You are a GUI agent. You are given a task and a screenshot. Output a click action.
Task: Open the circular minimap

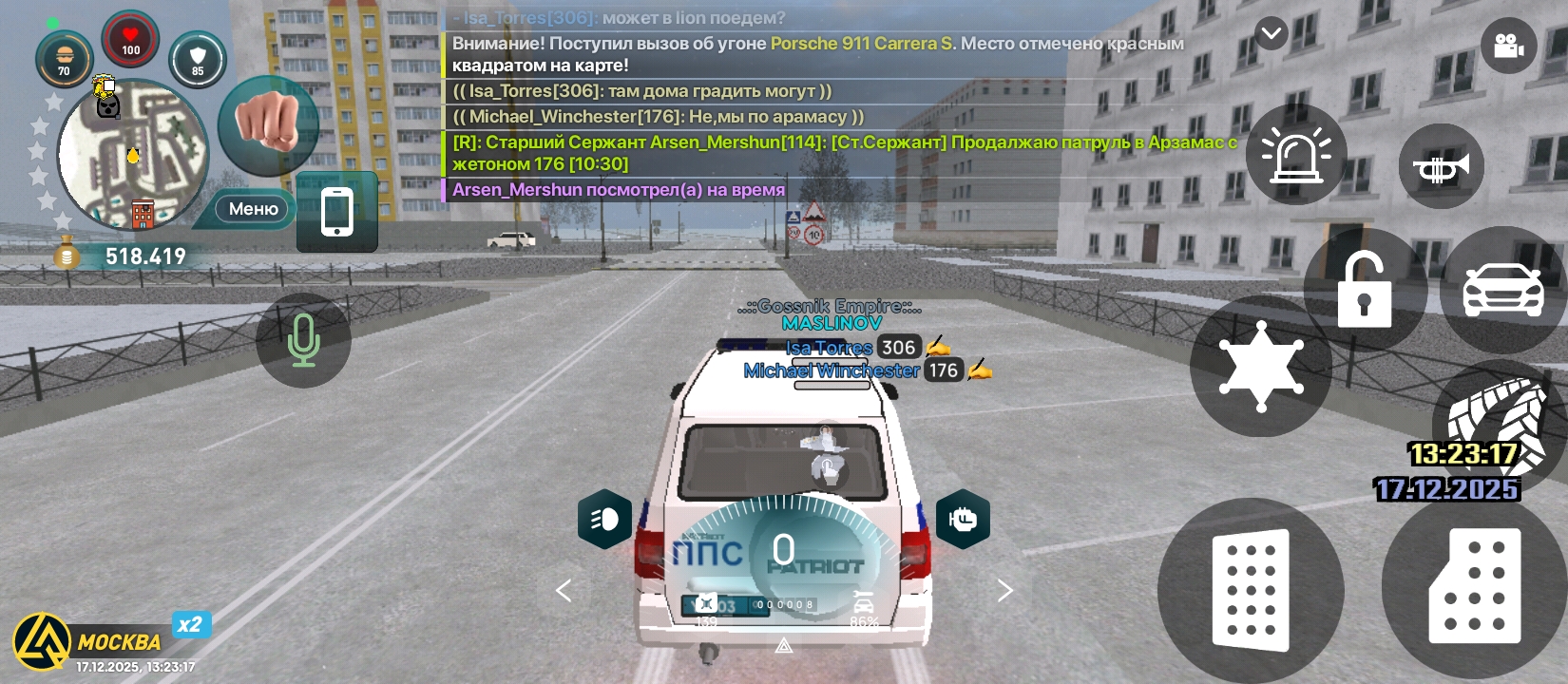[133, 155]
